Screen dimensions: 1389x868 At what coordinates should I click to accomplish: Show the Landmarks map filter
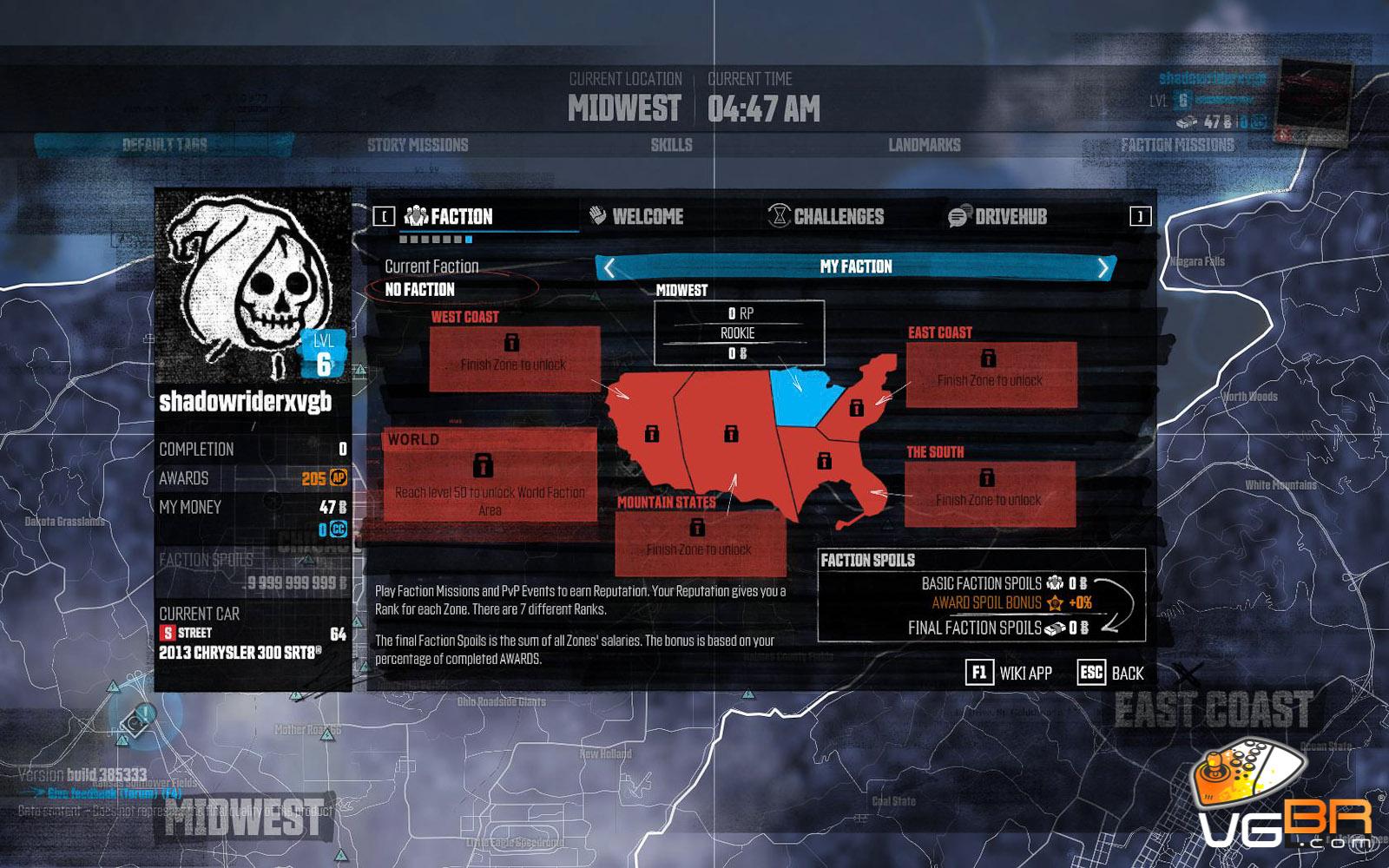(925, 145)
